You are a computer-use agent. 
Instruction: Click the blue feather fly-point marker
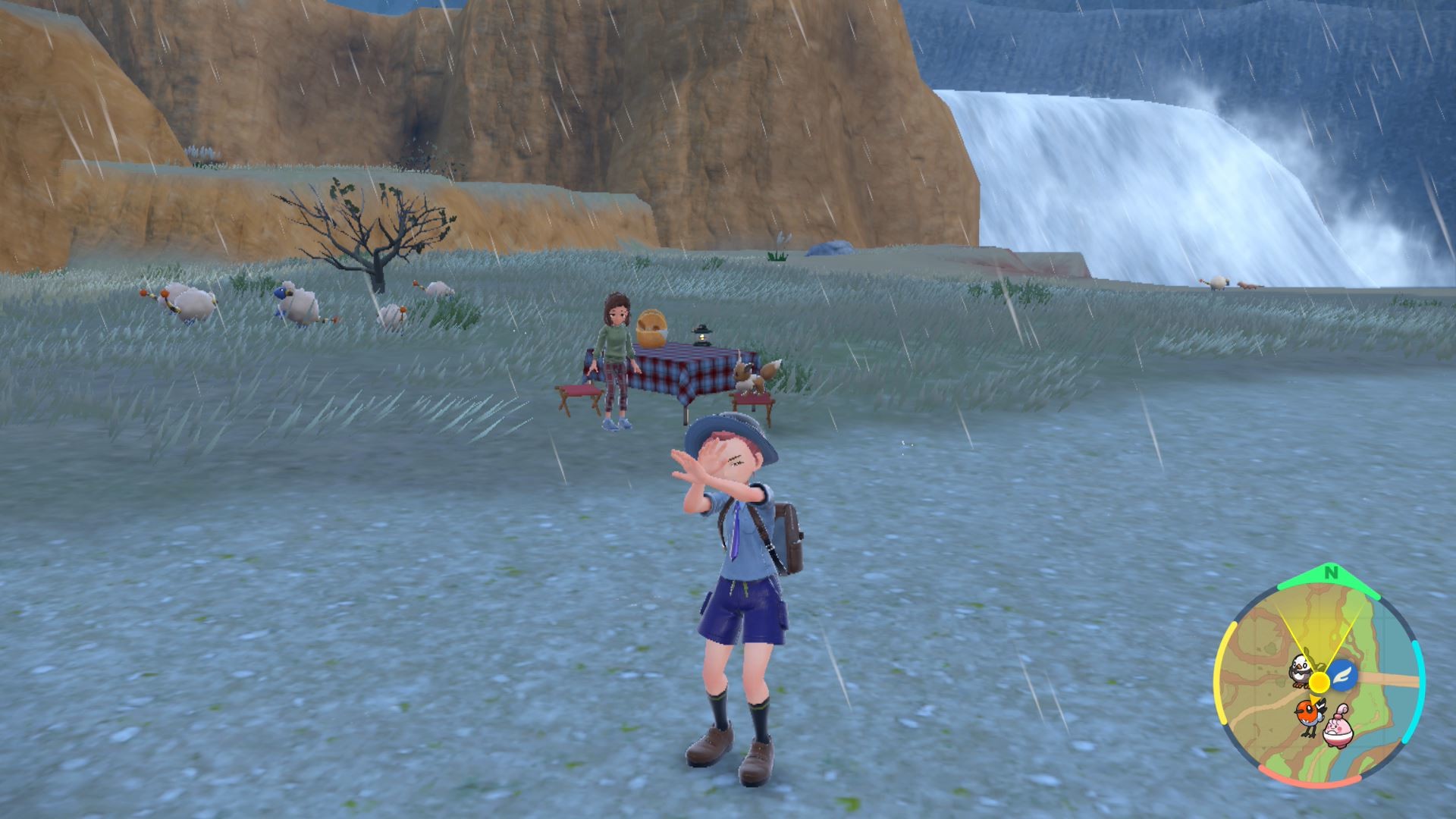point(1343,672)
